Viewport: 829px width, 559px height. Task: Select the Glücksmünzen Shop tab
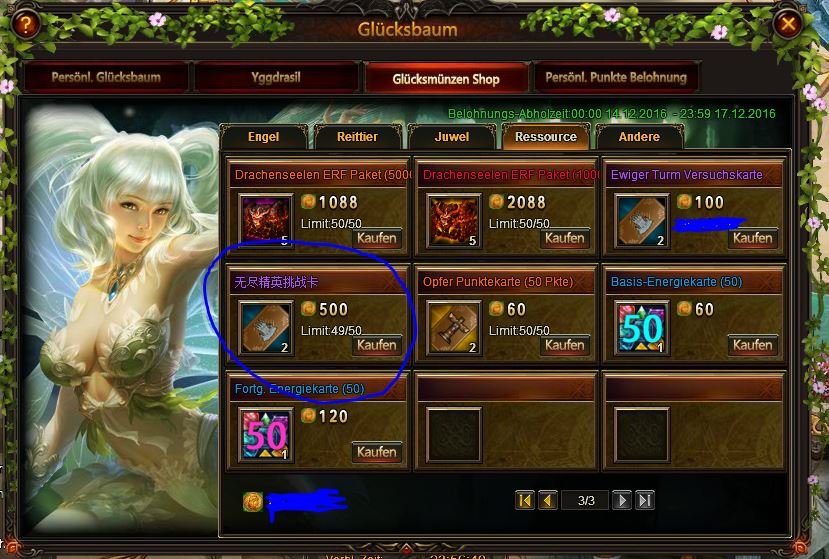tap(446, 78)
